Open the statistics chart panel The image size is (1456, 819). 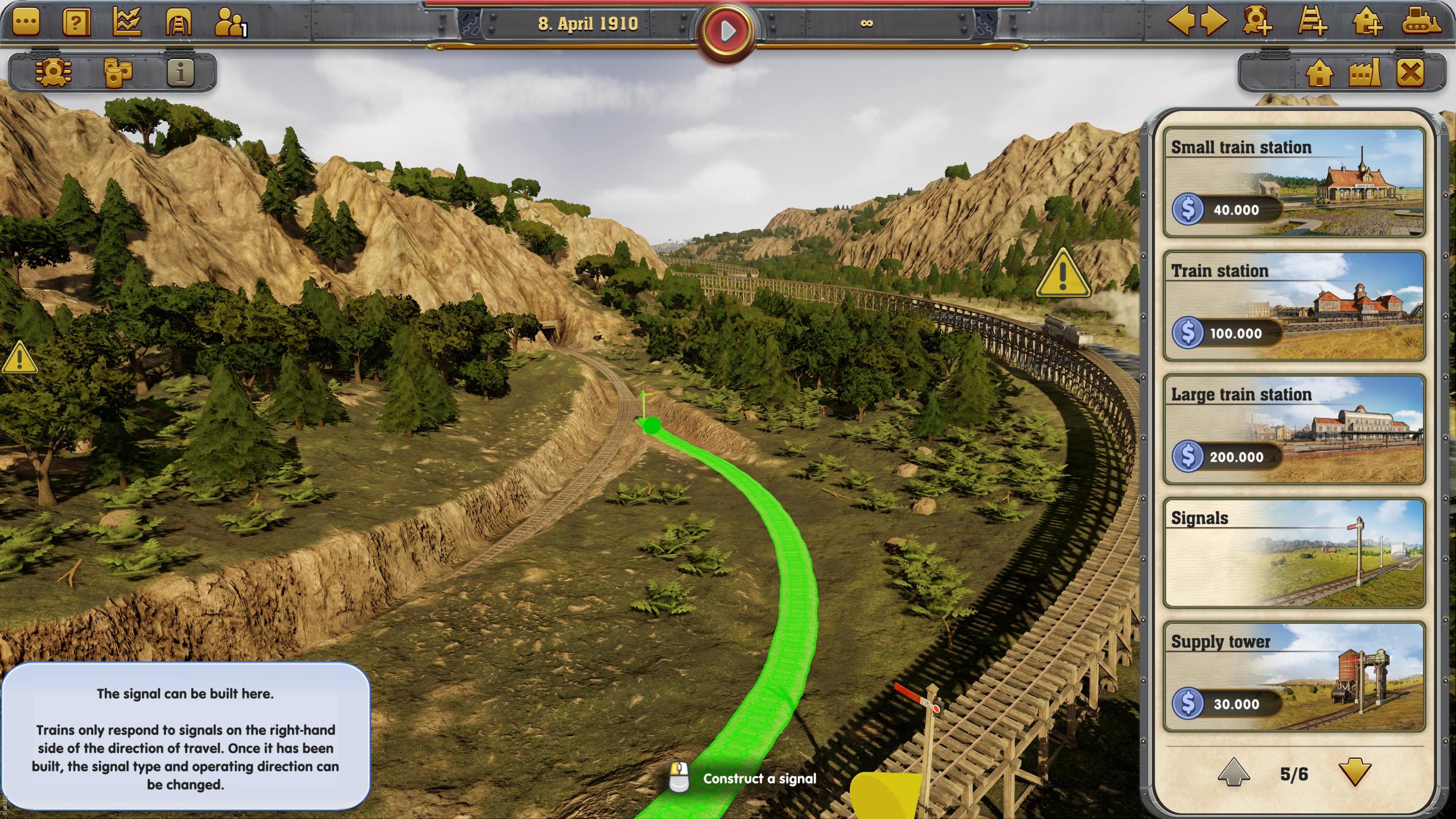[x=128, y=23]
